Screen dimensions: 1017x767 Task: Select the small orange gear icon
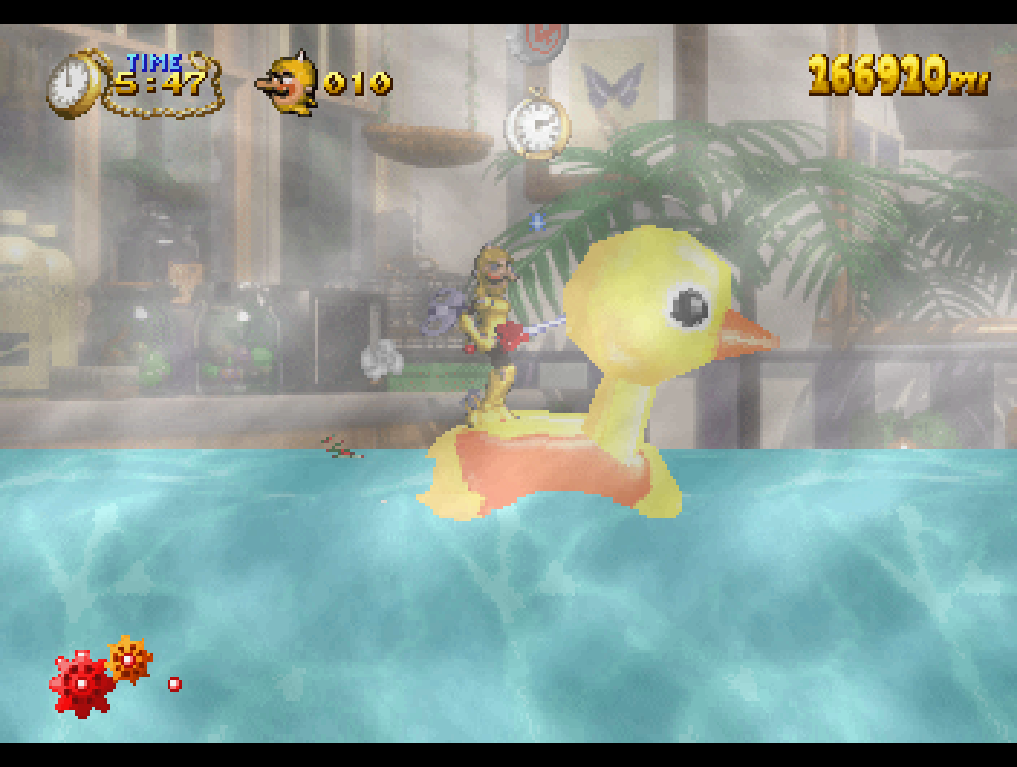pyautogui.click(x=129, y=660)
